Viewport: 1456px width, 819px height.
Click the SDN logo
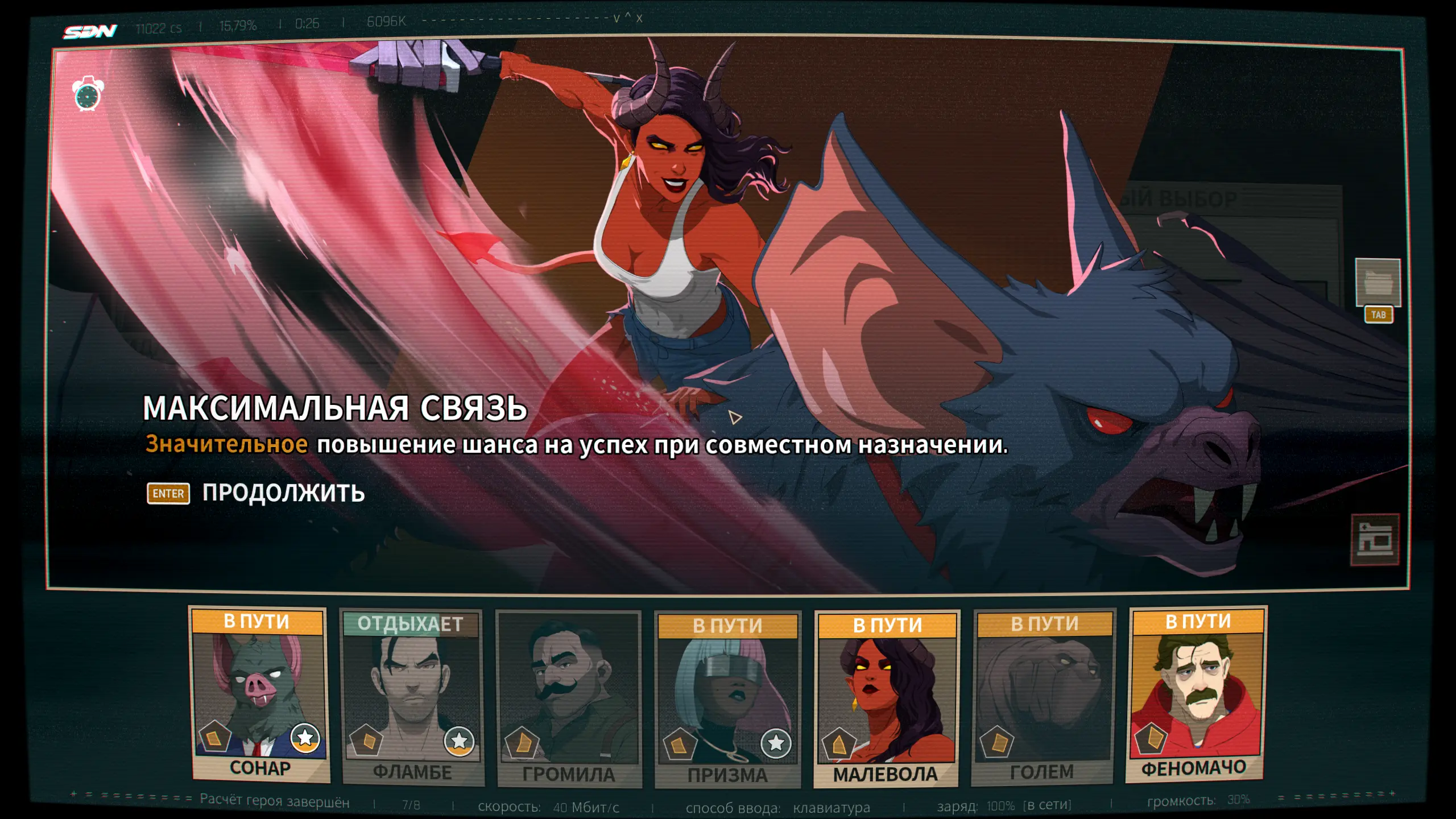click(90, 31)
